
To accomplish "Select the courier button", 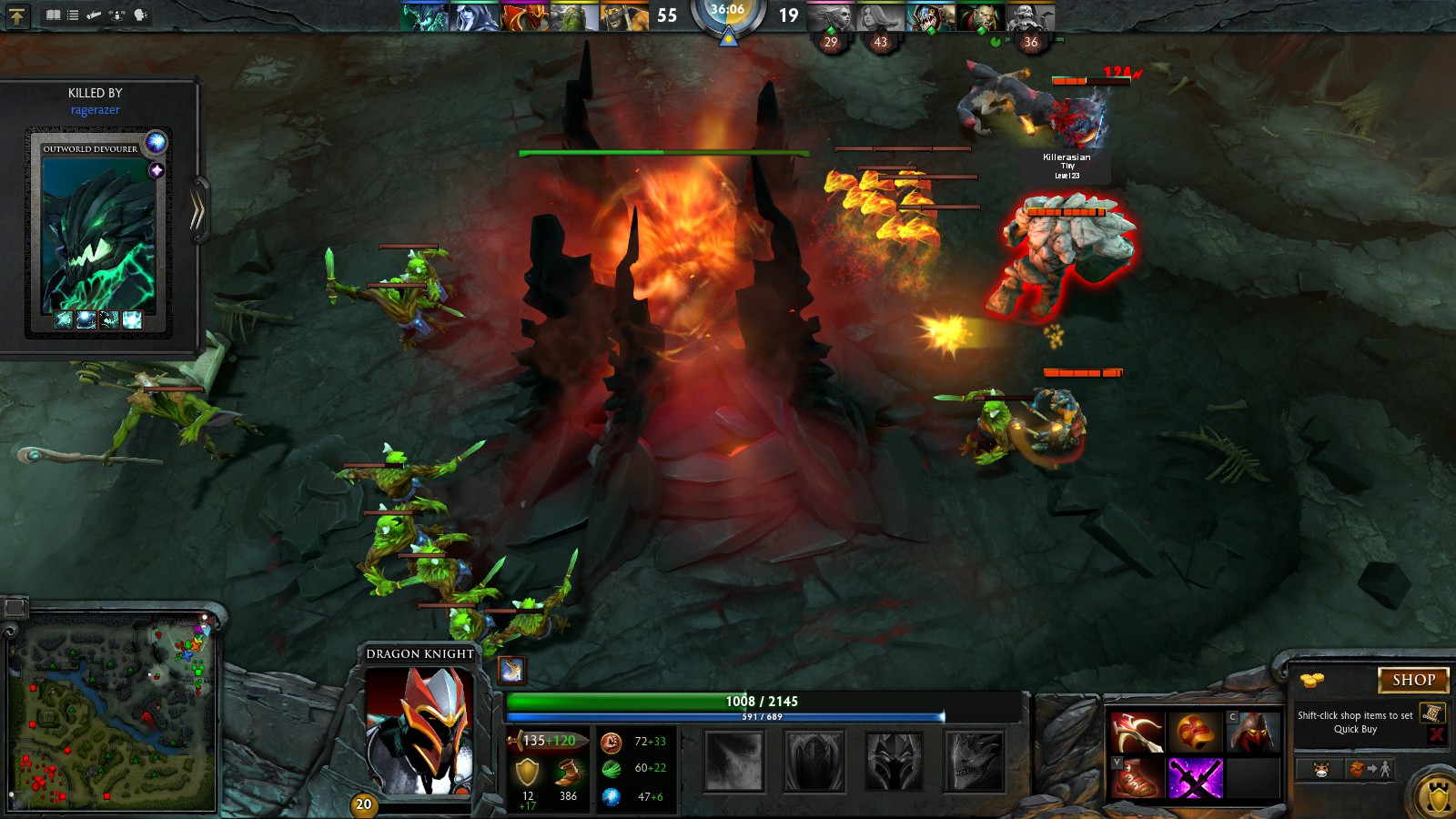I will pos(1321,770).
